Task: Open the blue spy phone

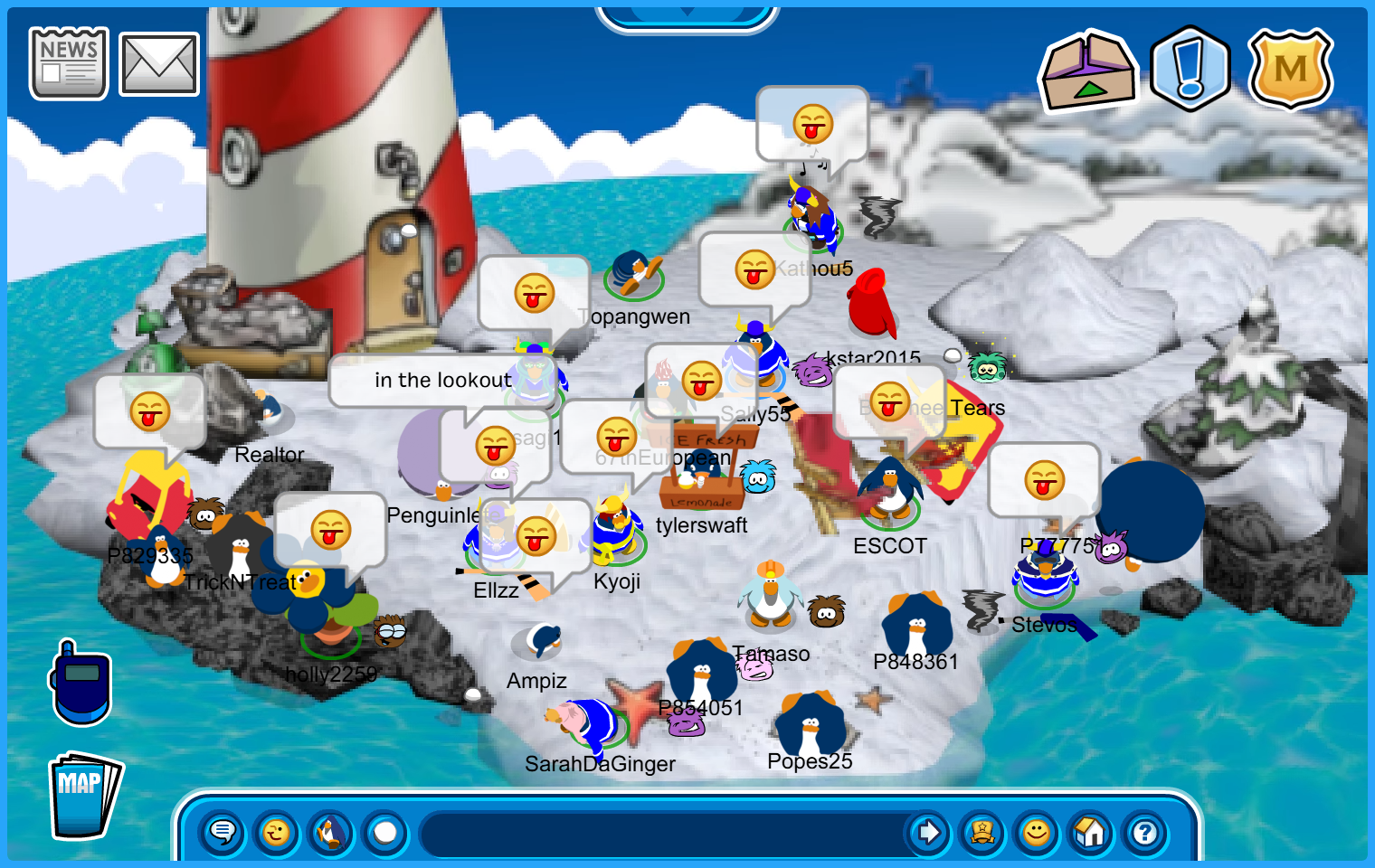Action: [x=81, y=684]
